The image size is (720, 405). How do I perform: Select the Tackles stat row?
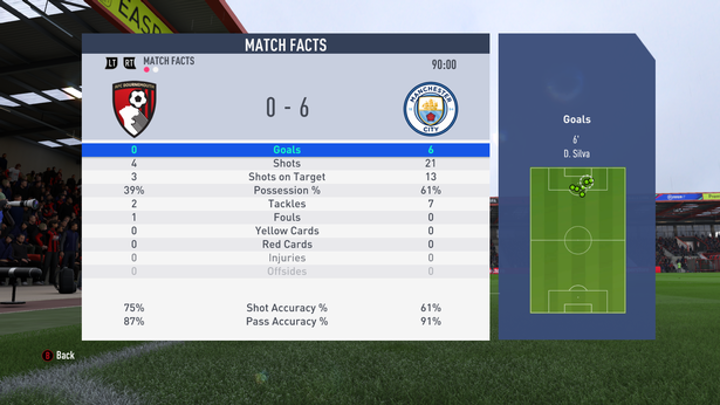(x=286, y=204)
